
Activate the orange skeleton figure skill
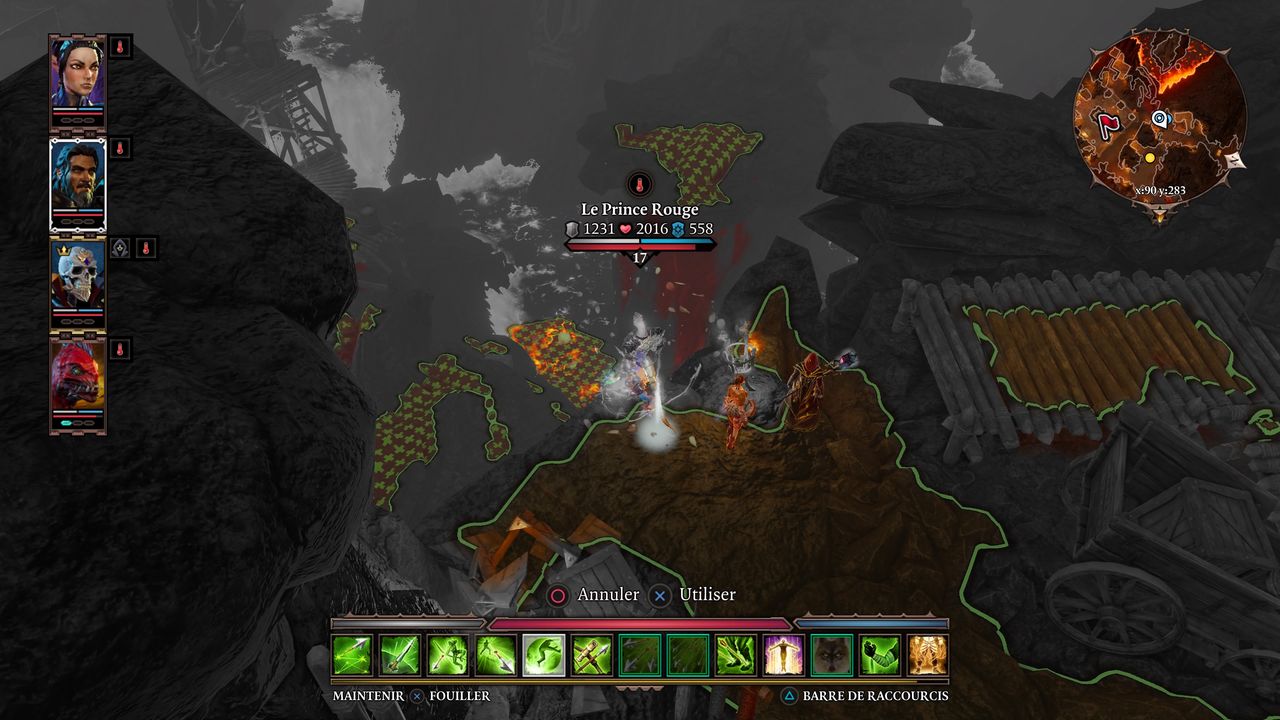tap(928, 655)
